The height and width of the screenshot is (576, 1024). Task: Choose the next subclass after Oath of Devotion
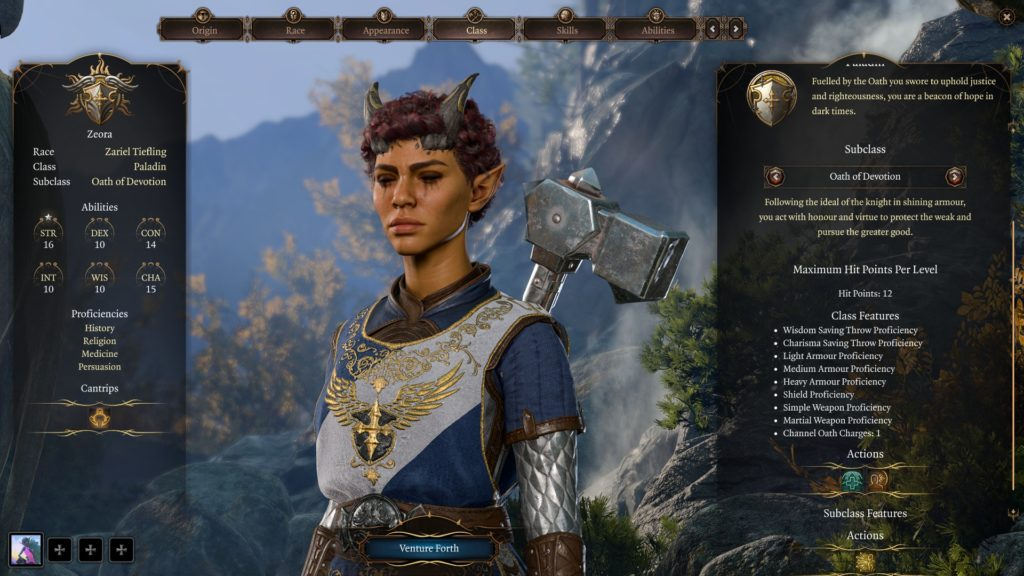click(954, 177)
